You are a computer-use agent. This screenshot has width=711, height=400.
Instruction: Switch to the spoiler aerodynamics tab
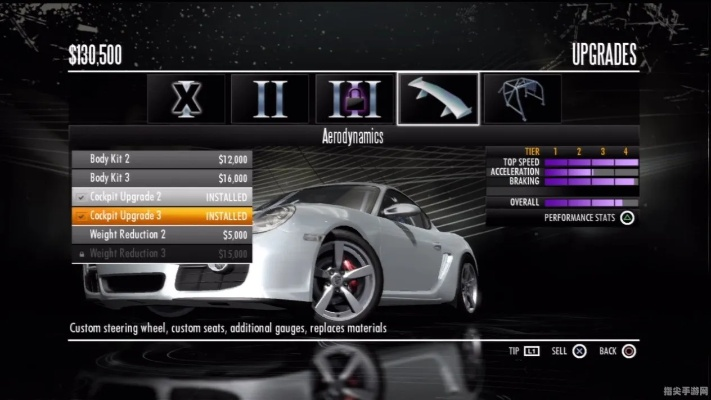pos(438,98)
